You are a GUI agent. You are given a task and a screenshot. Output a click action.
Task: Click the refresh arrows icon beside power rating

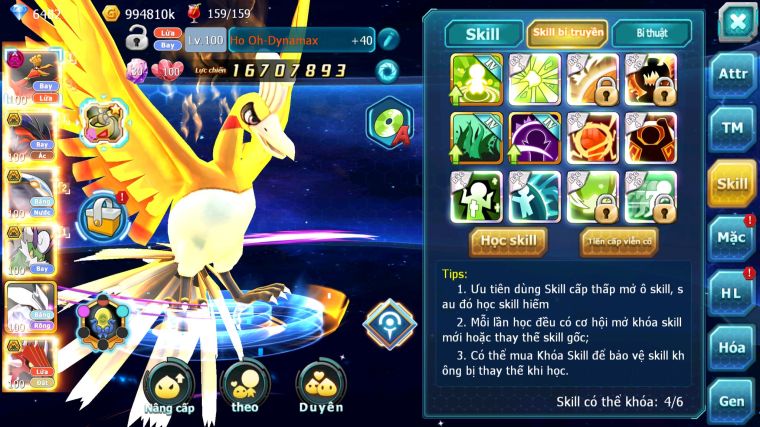[386, 70]
